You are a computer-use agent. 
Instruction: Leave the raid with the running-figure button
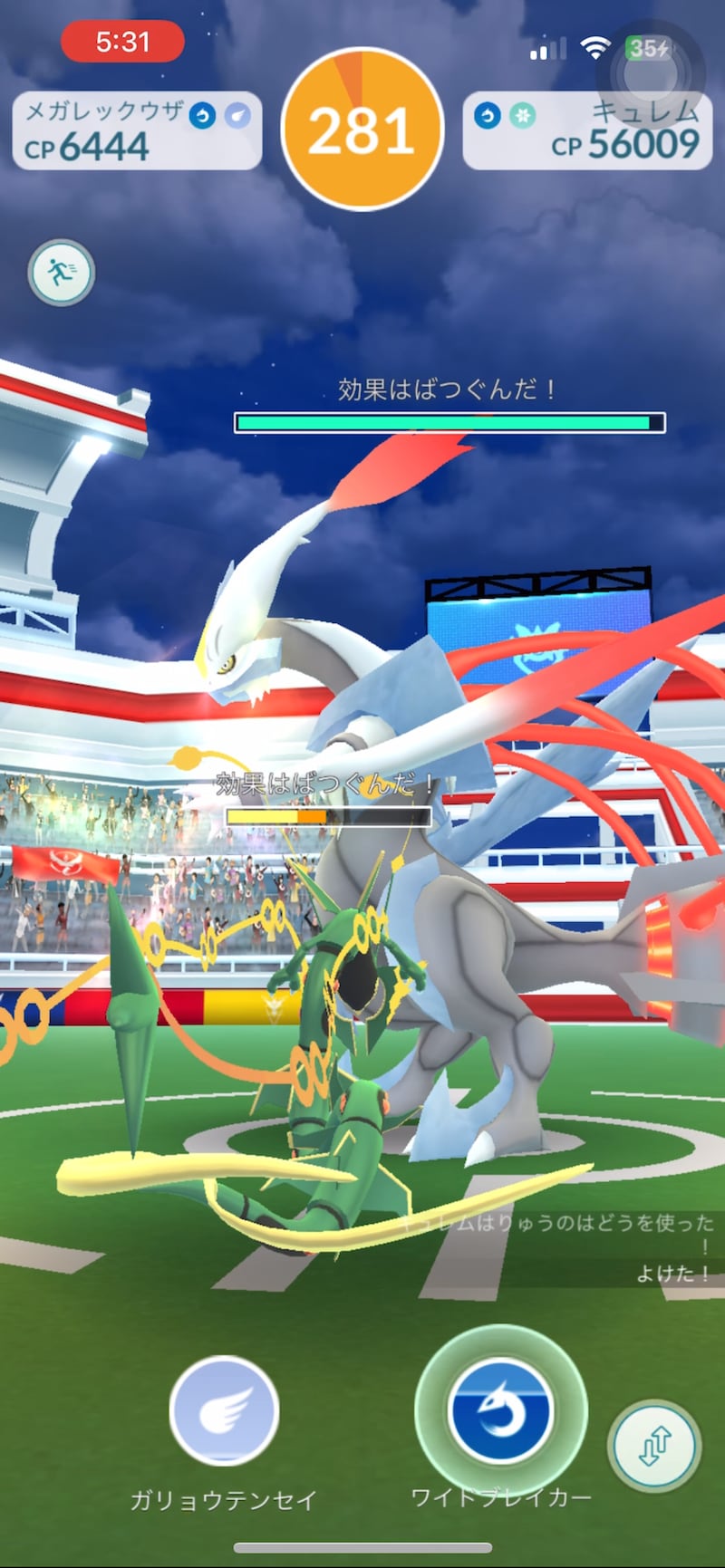pos(61,272)
